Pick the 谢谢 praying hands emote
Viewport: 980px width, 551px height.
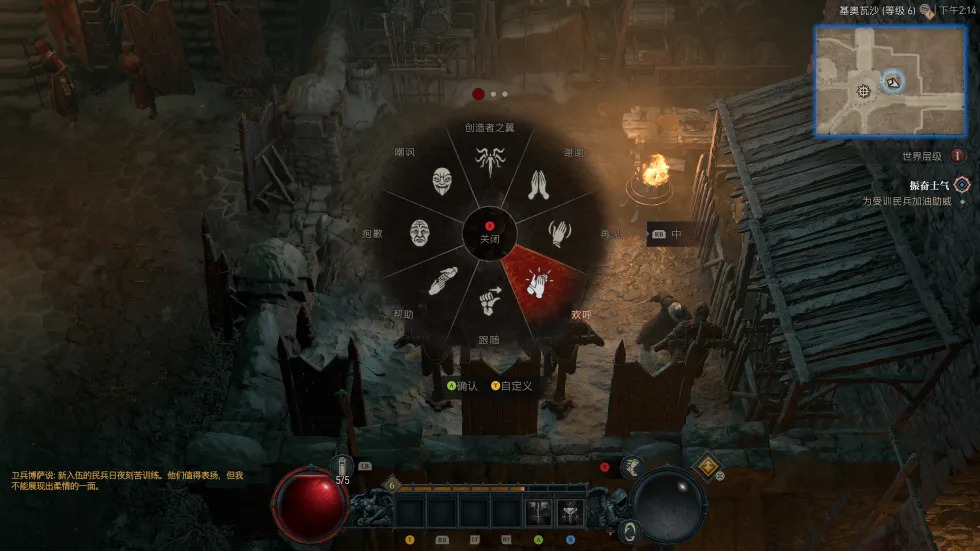click(x=541, y=184)
